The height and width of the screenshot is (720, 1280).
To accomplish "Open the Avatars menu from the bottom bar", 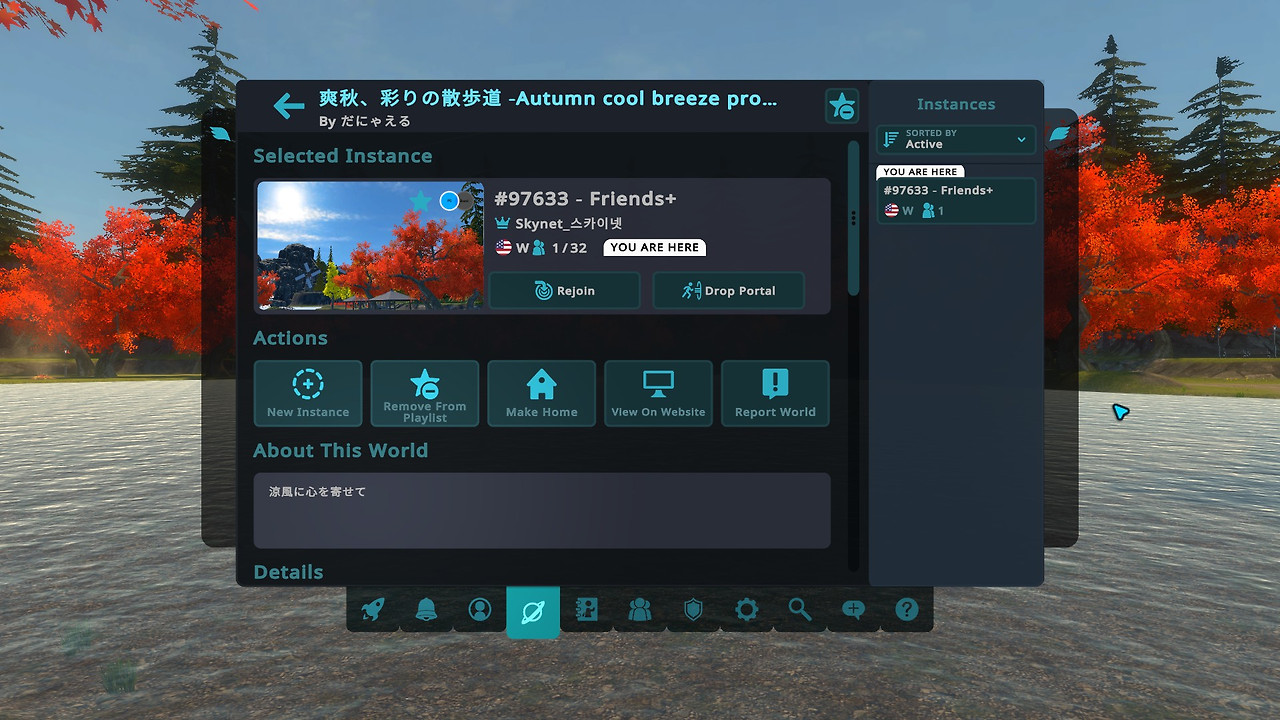I will (587, 609).
